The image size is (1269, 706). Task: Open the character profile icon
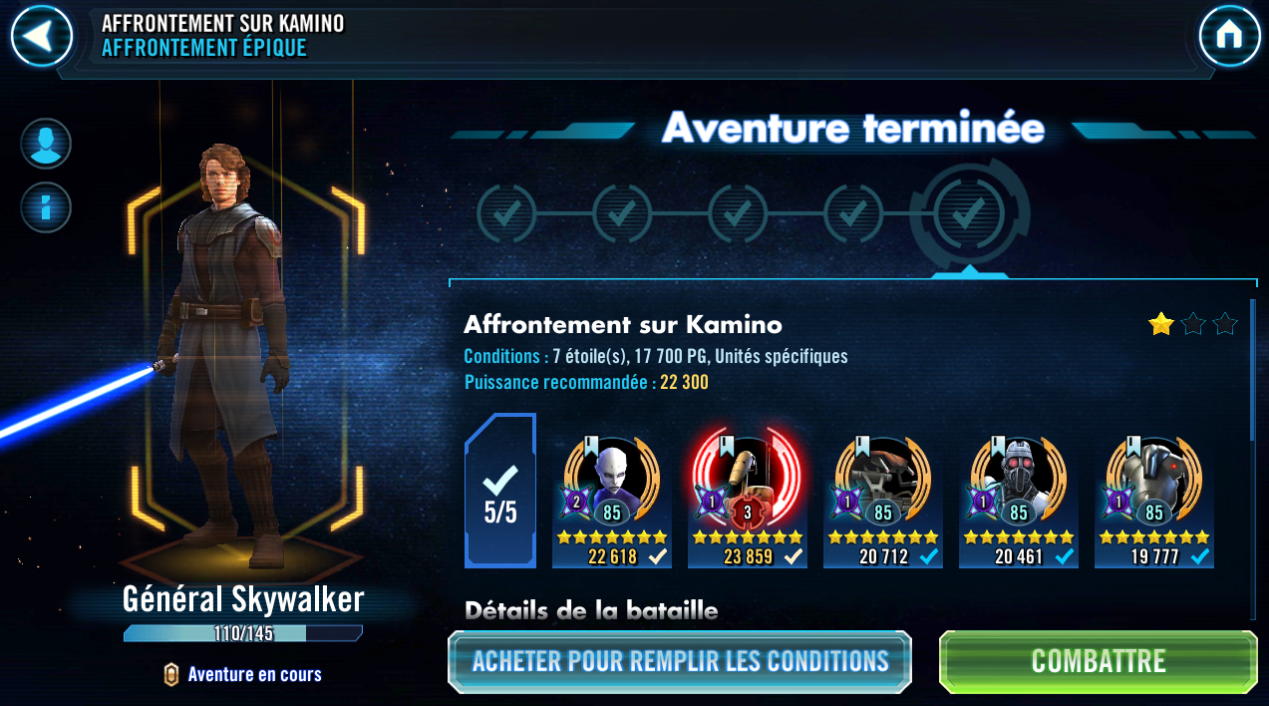coord(46,143)
